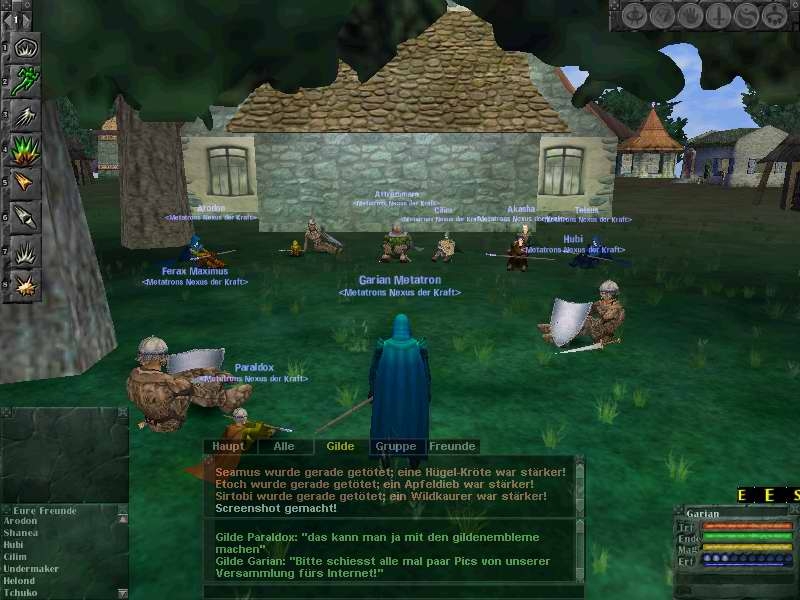Screen dimensions: 800x600
Task: Click the open hand menu icon
Action: click(690, 16)
